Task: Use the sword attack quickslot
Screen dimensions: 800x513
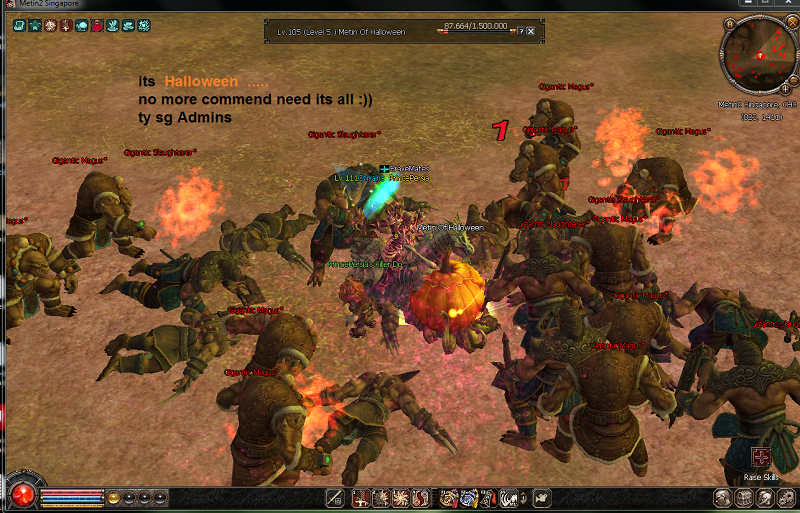Action: [x=336, y=497]
